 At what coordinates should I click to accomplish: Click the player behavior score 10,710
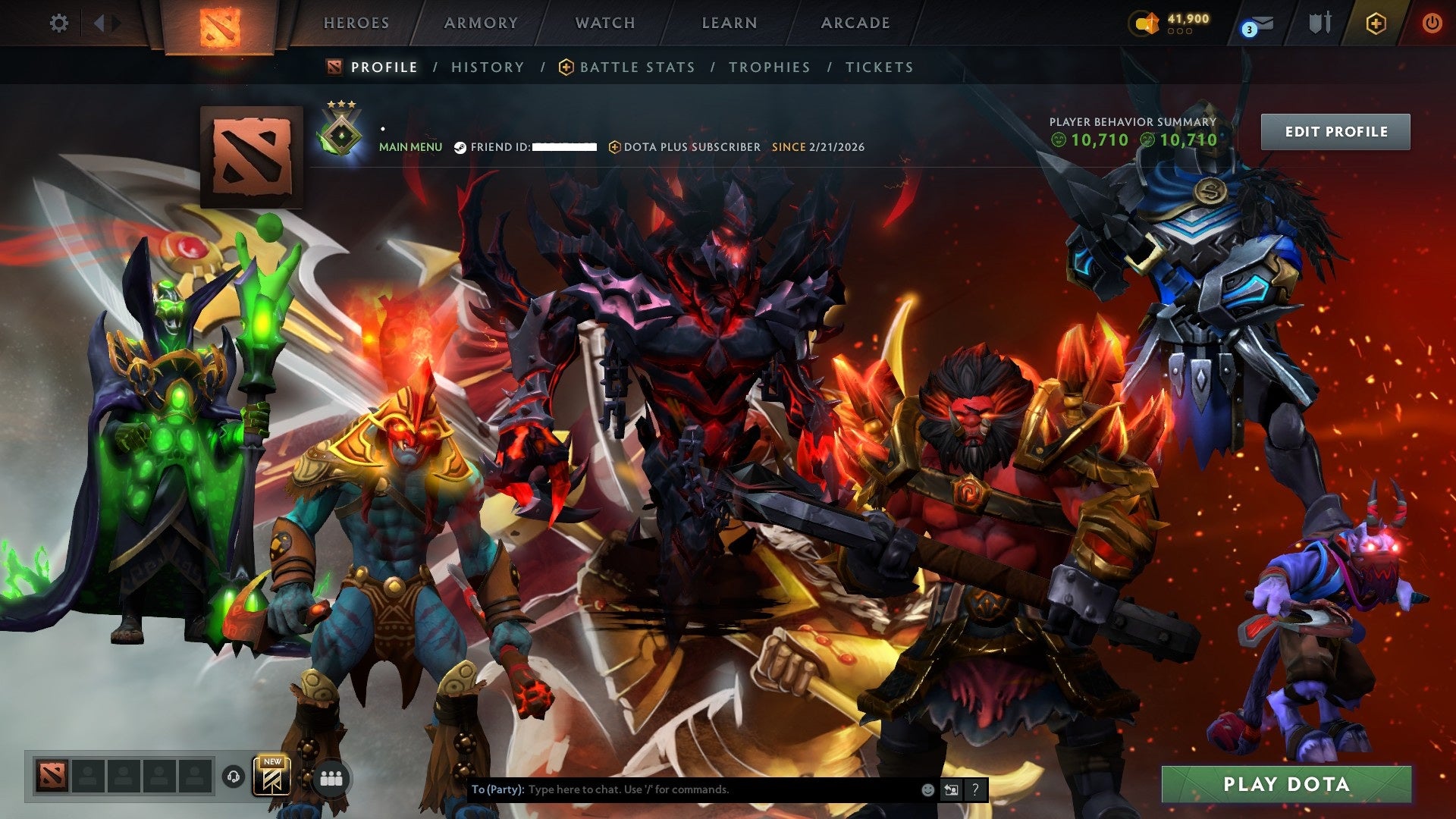pos(1098,140)
